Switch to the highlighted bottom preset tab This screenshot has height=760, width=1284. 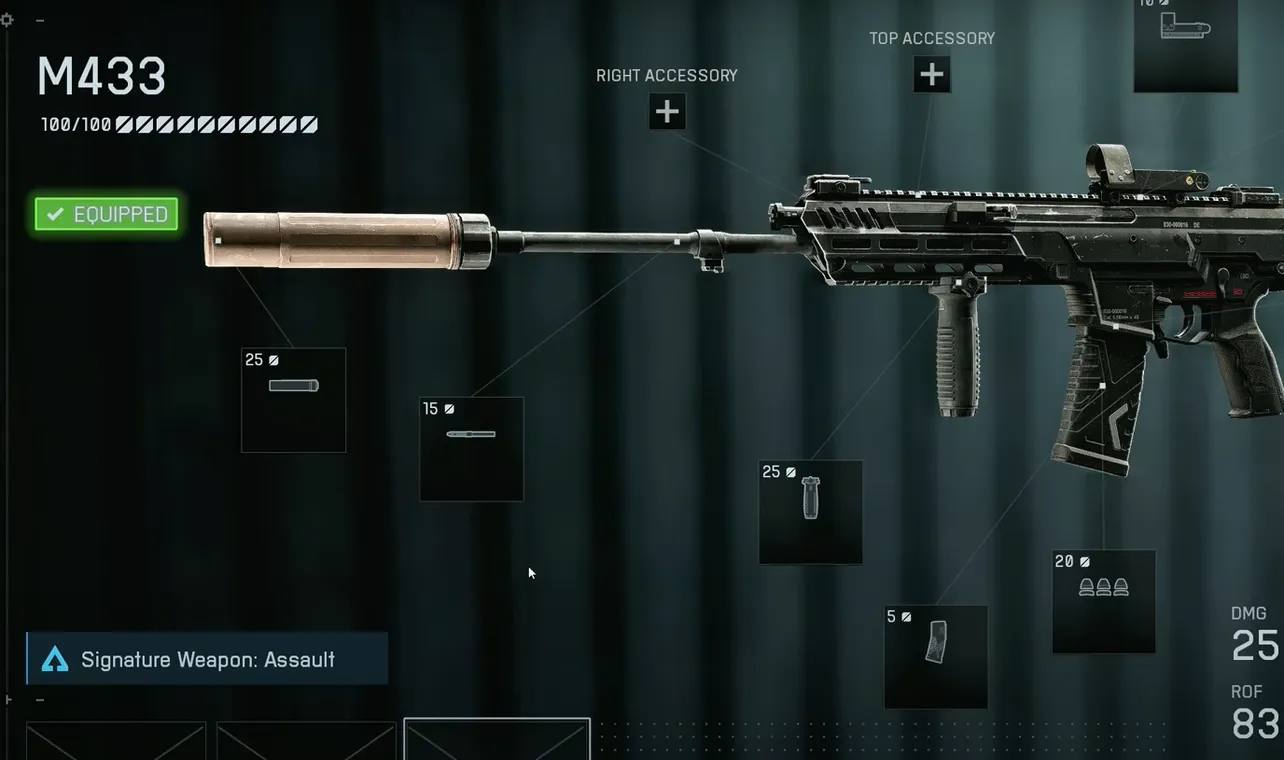(x=496, y=740)
